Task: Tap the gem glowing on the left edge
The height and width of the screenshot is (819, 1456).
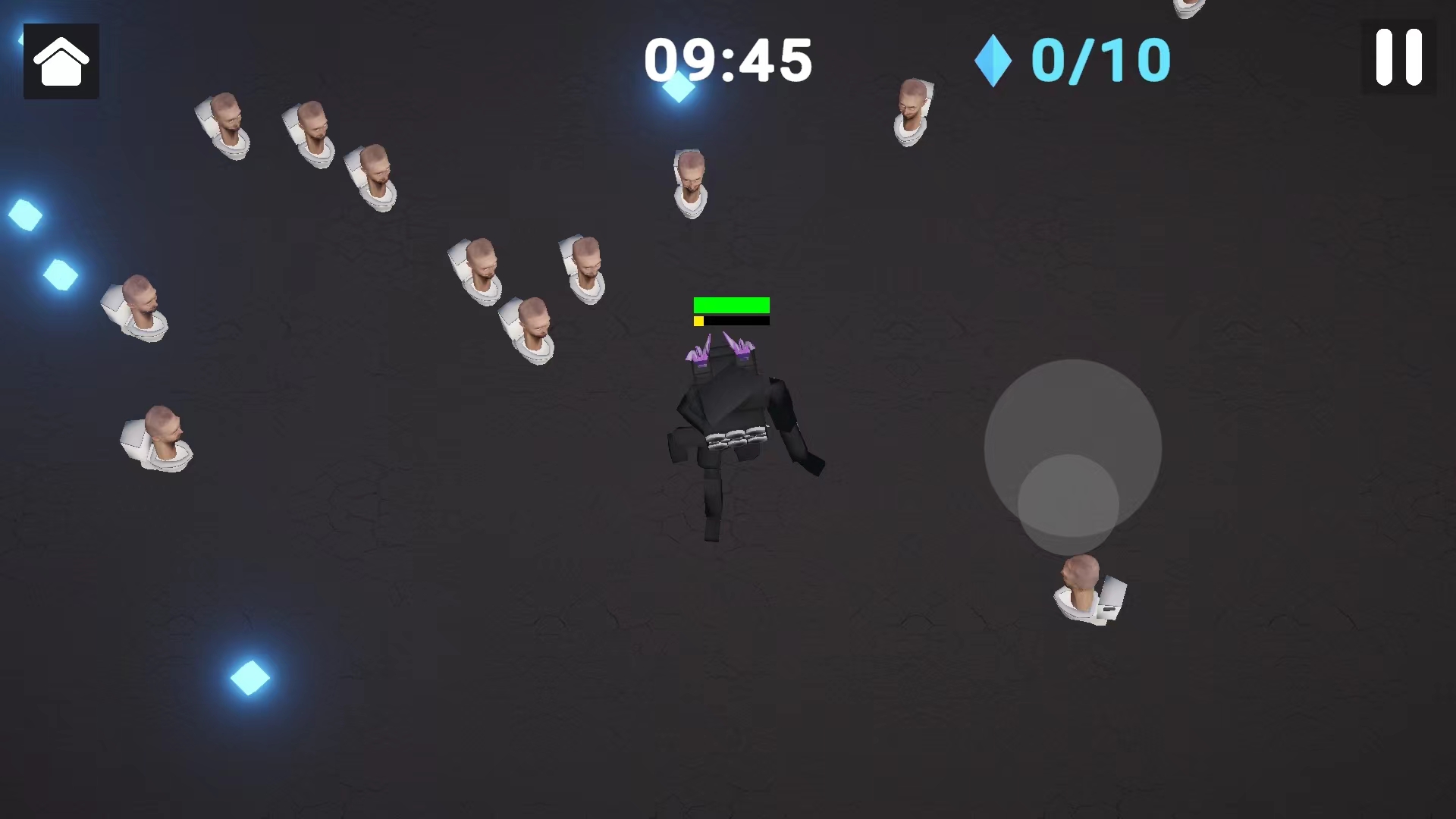Action: tap(25, 216)
